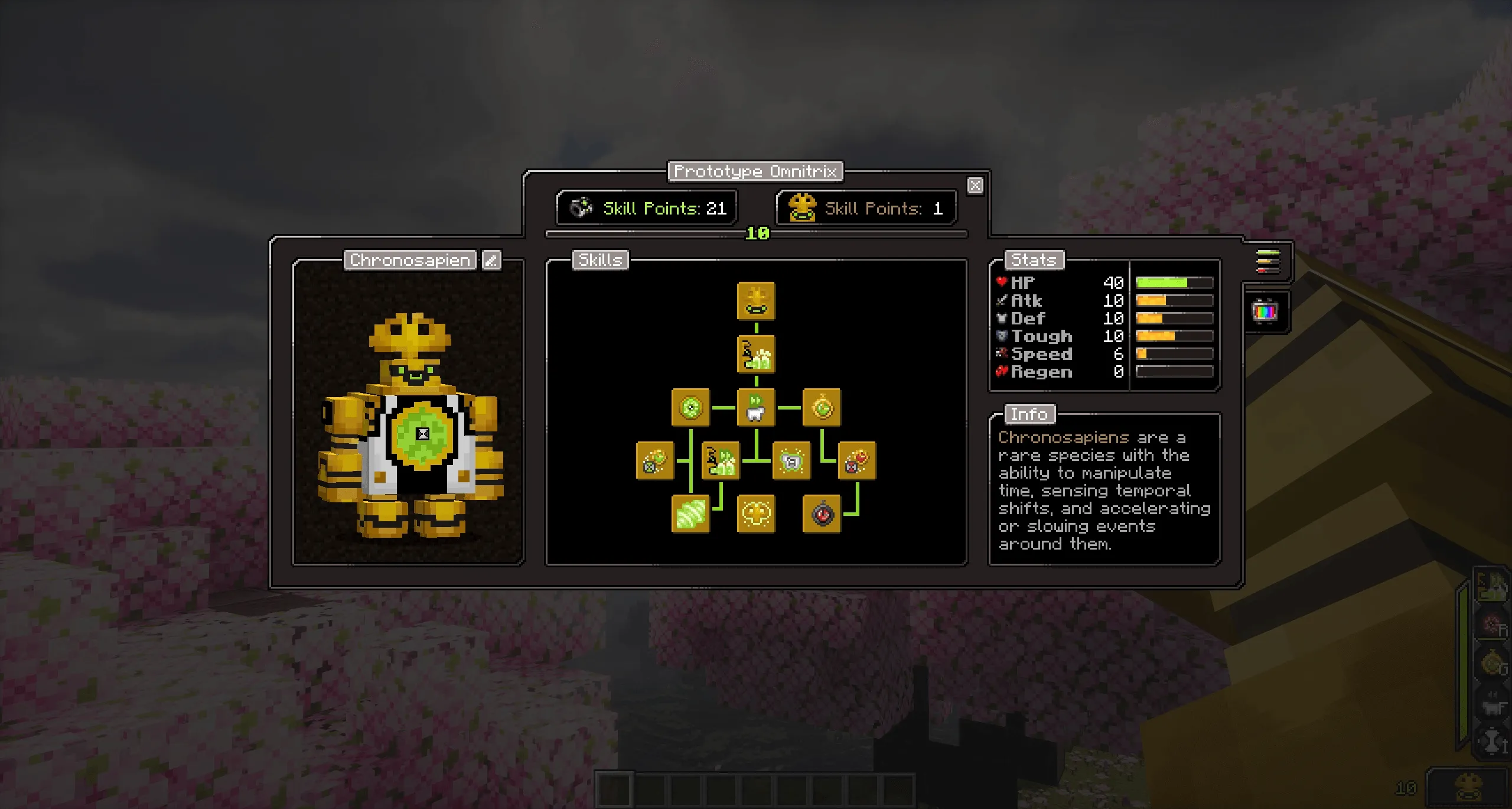Select the Chronosapien face skill at tree top
1512x809 pixels.
(756, 300)
